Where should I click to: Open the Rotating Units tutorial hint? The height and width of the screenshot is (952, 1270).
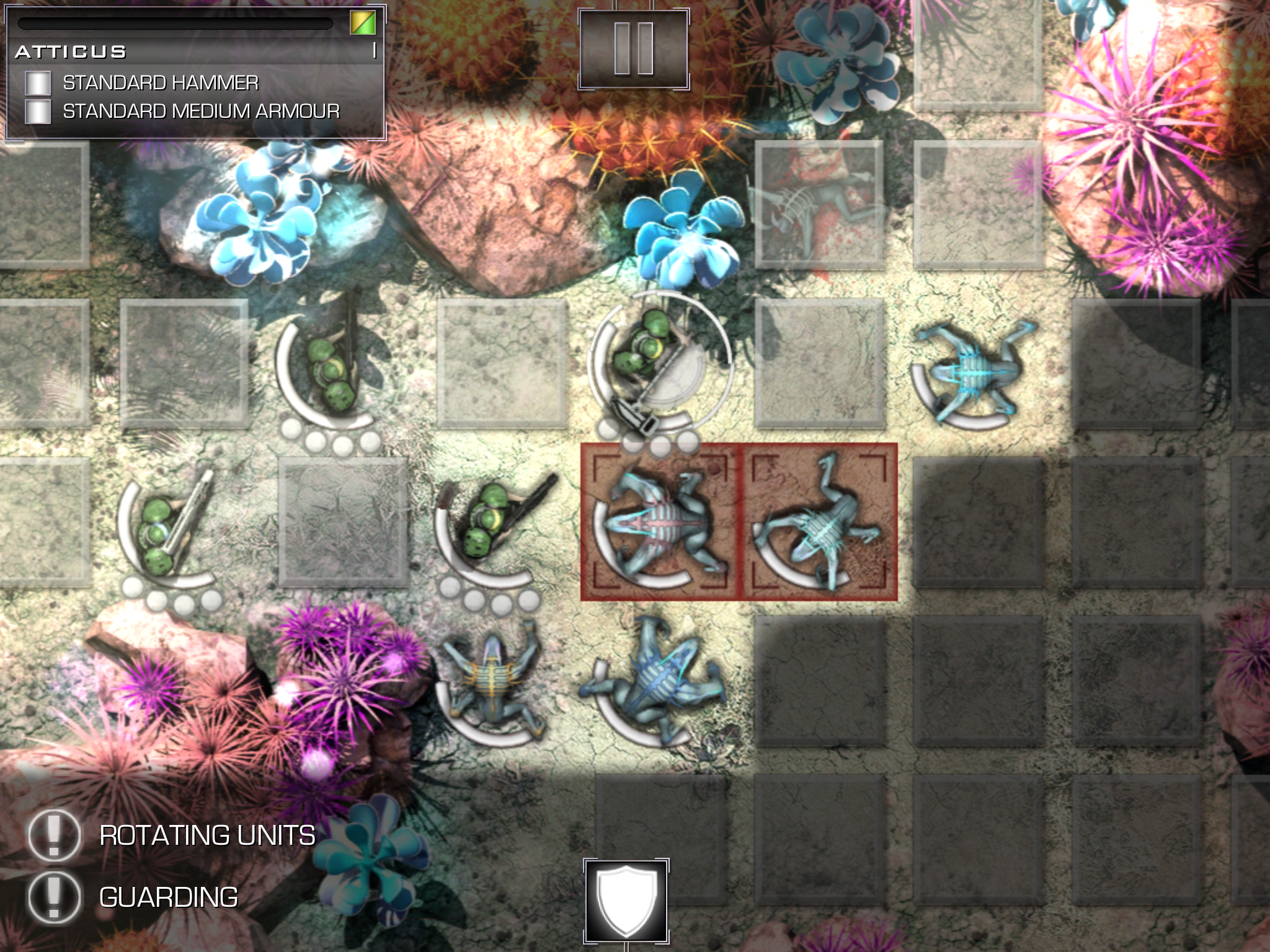[x=55, y=835]
